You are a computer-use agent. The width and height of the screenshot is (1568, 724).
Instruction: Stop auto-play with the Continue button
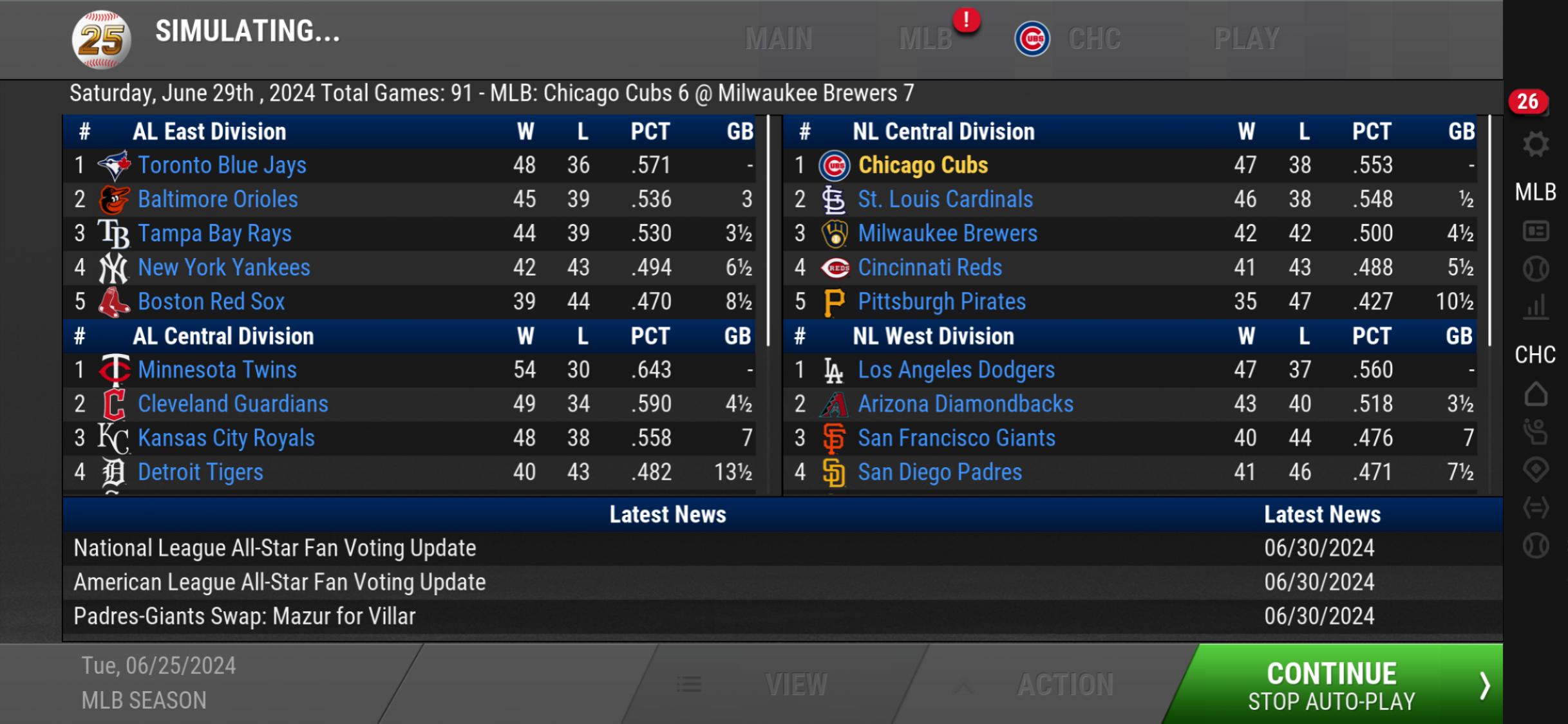(1333, 685)
